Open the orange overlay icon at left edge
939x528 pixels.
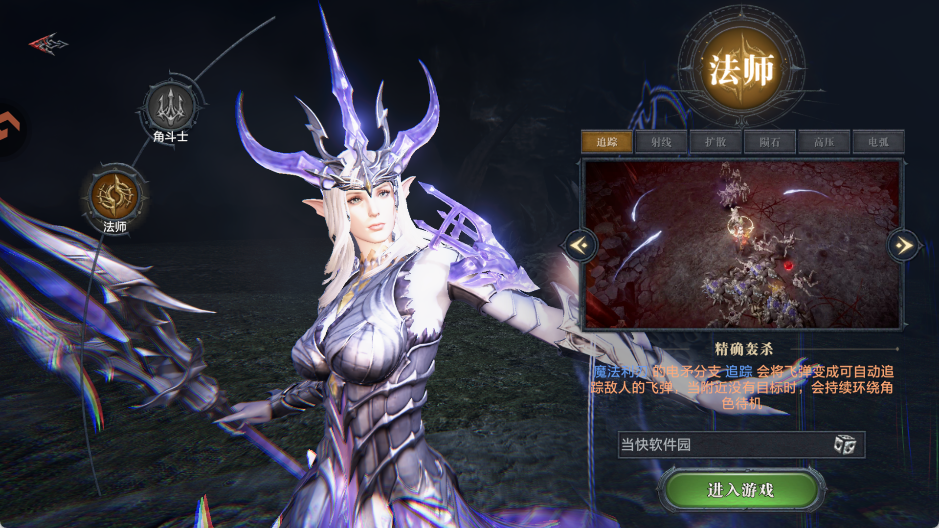pos(8,128)
